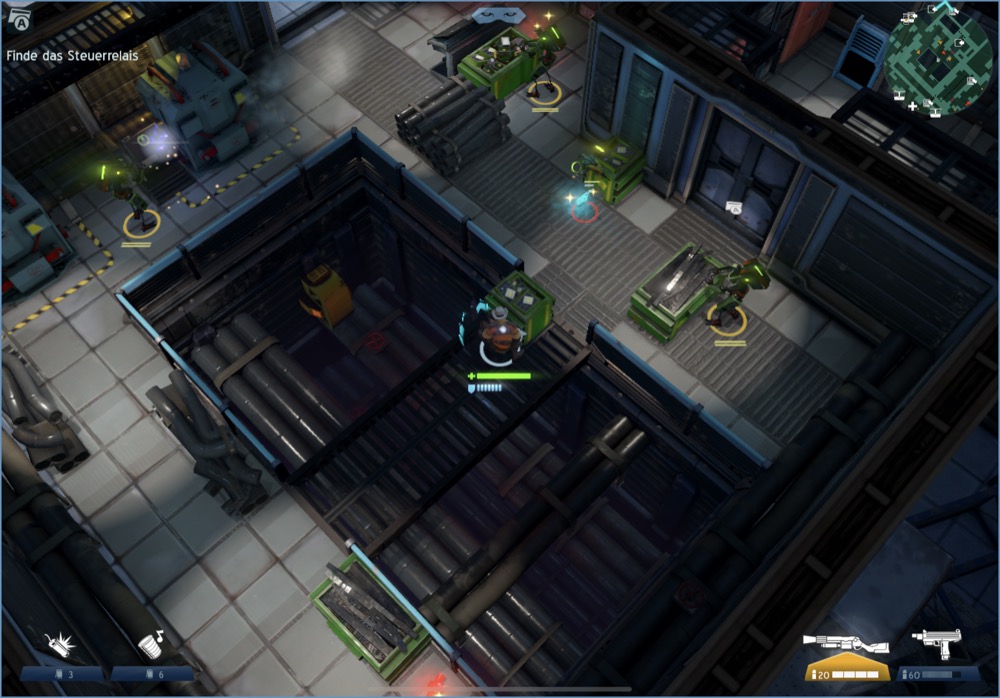Open the 'Finde das Steuerrelais' objective
Viewport: 1000px width, 698px height.
(72, 56)
